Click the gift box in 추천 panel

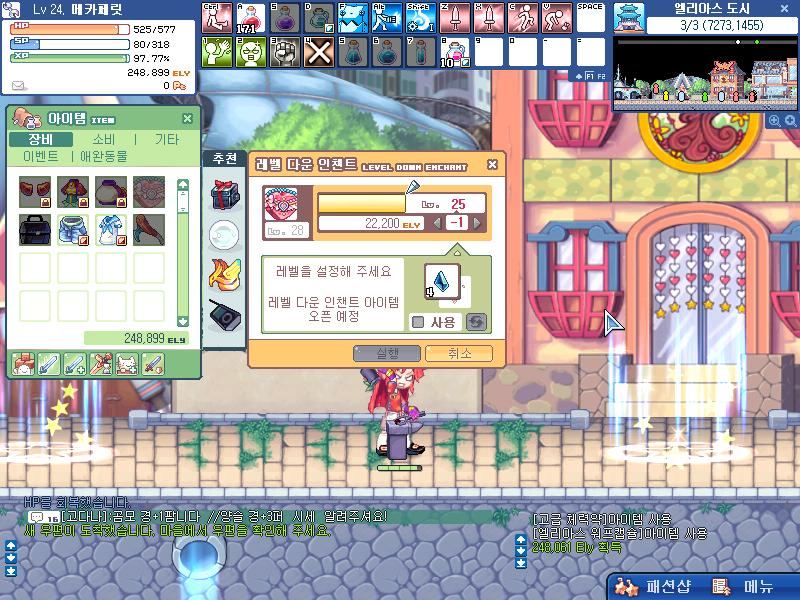(222, 195)
